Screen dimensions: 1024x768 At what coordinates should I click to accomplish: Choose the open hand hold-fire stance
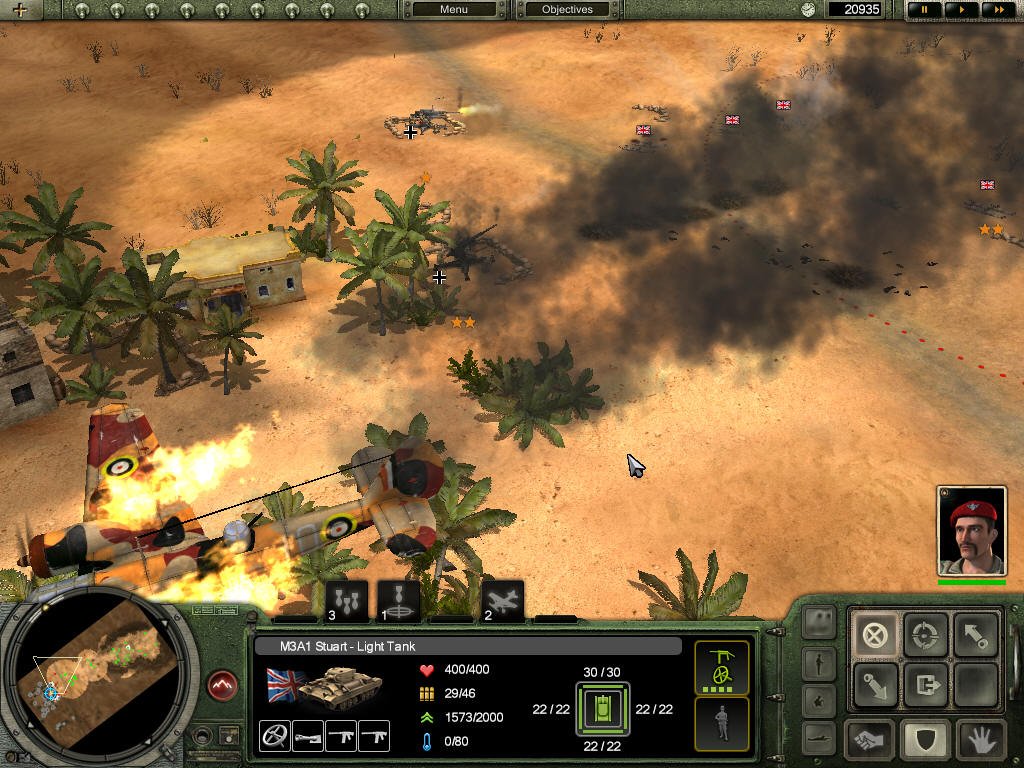pos(979,740)
